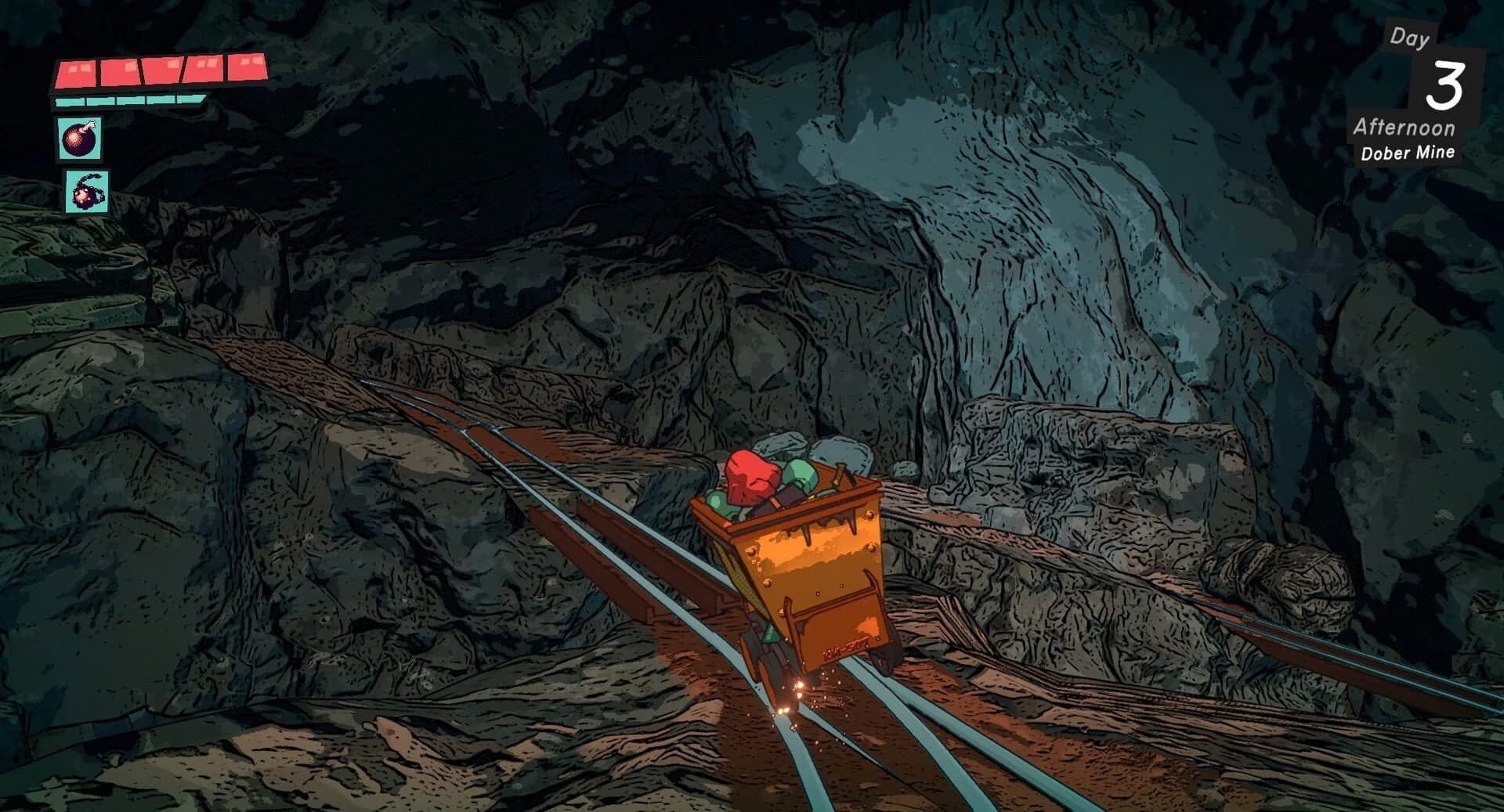The height and width of the screenshot is (812, 1504).
Task: Click the first segment of the red health bar
Action: pos(78,70)
